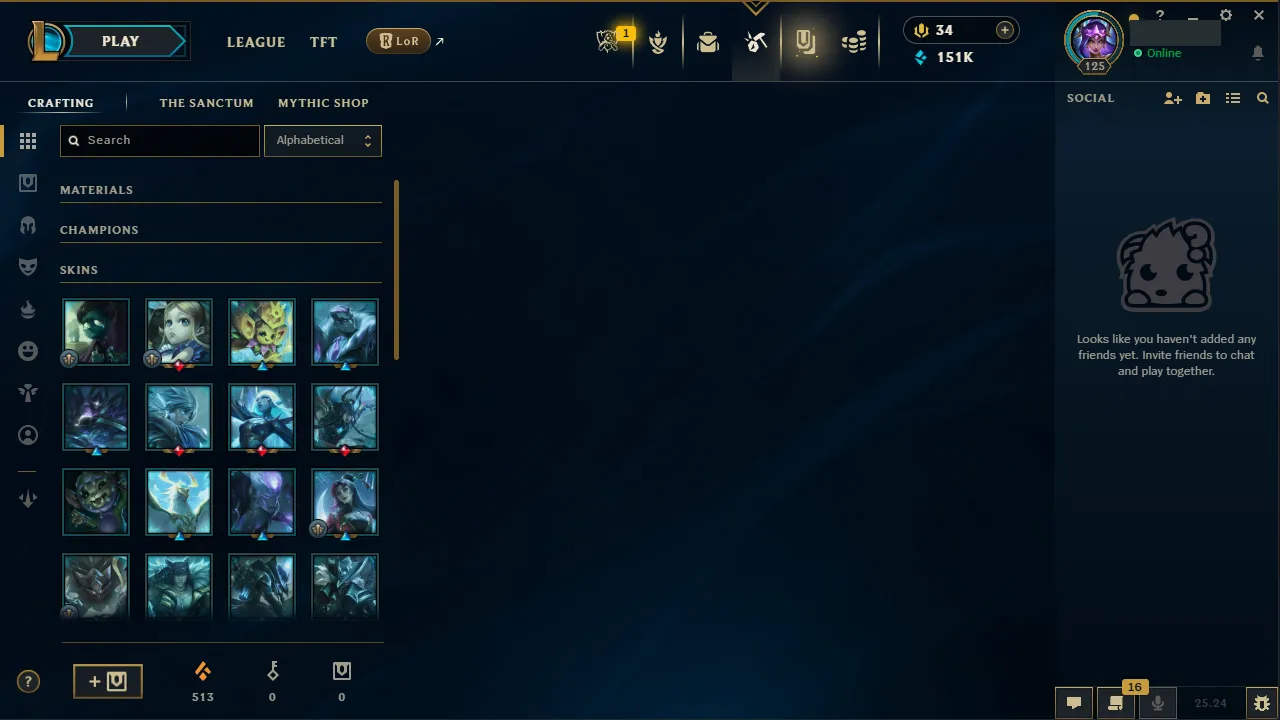
Task: Click the PLAY button
Action: (x=120, y=41)
